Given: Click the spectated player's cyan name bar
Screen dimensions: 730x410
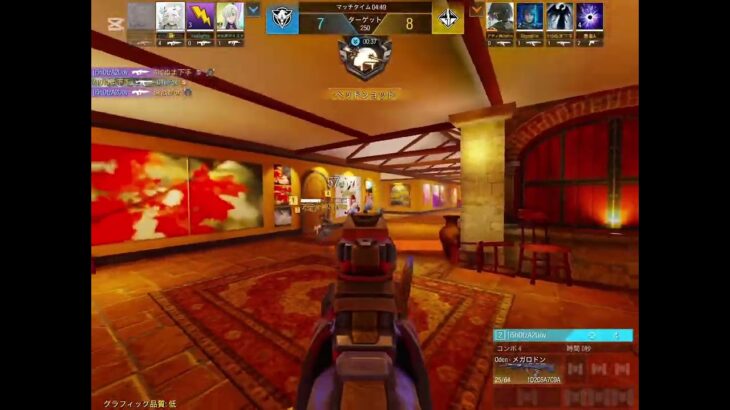Looking at the screenshot, I should 563,335.
